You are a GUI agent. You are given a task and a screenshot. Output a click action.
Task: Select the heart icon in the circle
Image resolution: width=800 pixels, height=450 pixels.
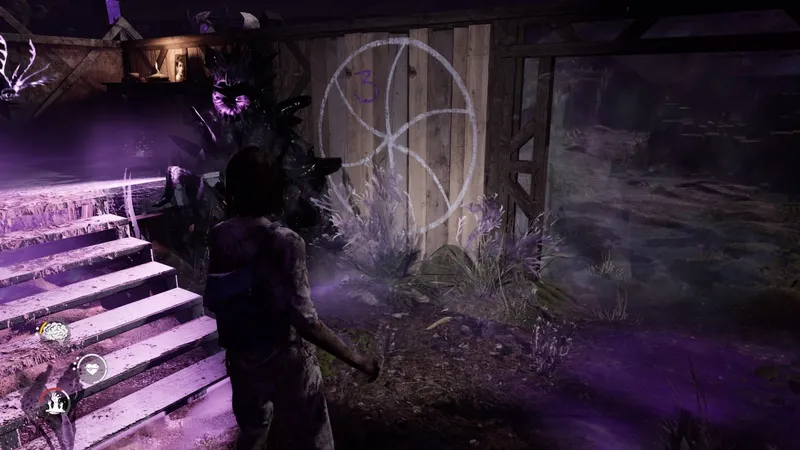pos(92,368)
